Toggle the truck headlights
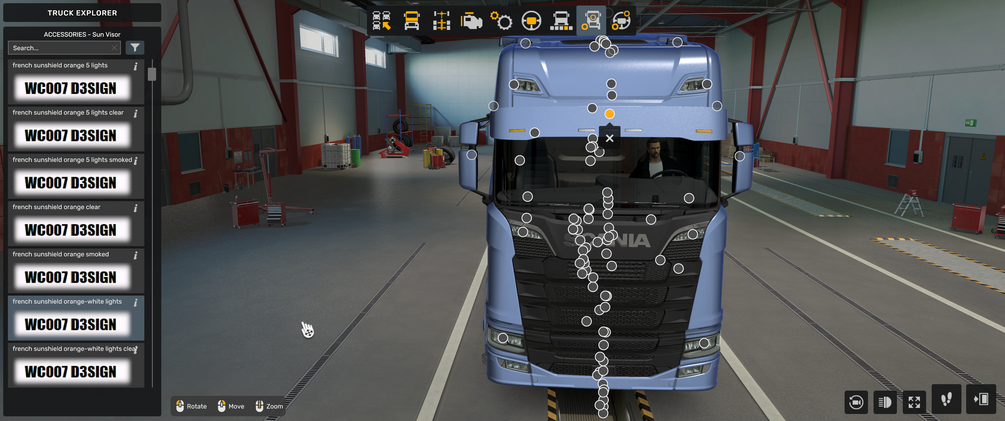Viewport: 1005px width, 421px height. coord(884,401)
